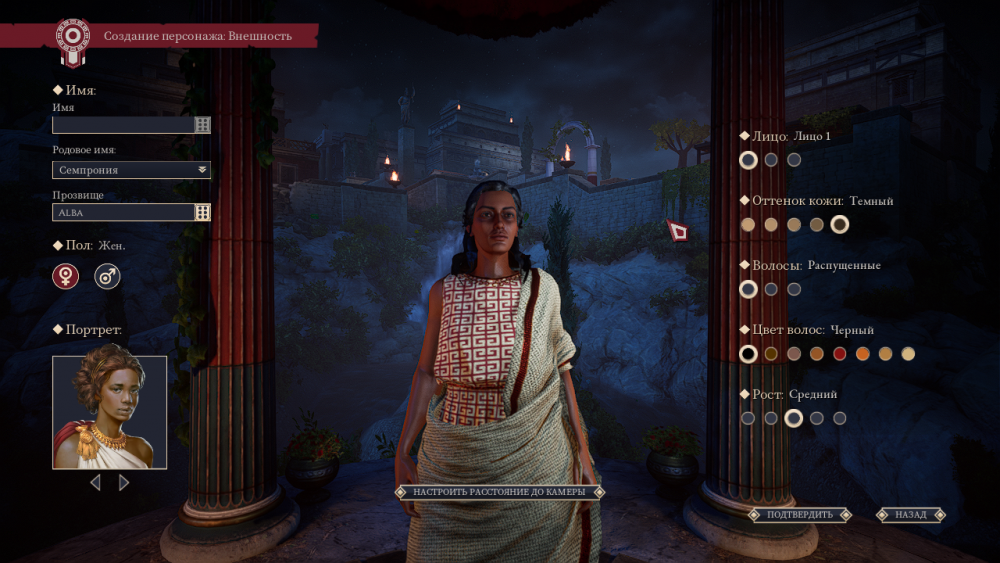Randomize first name with dice button
The image size is (1000, 563).
click(203, 125)
